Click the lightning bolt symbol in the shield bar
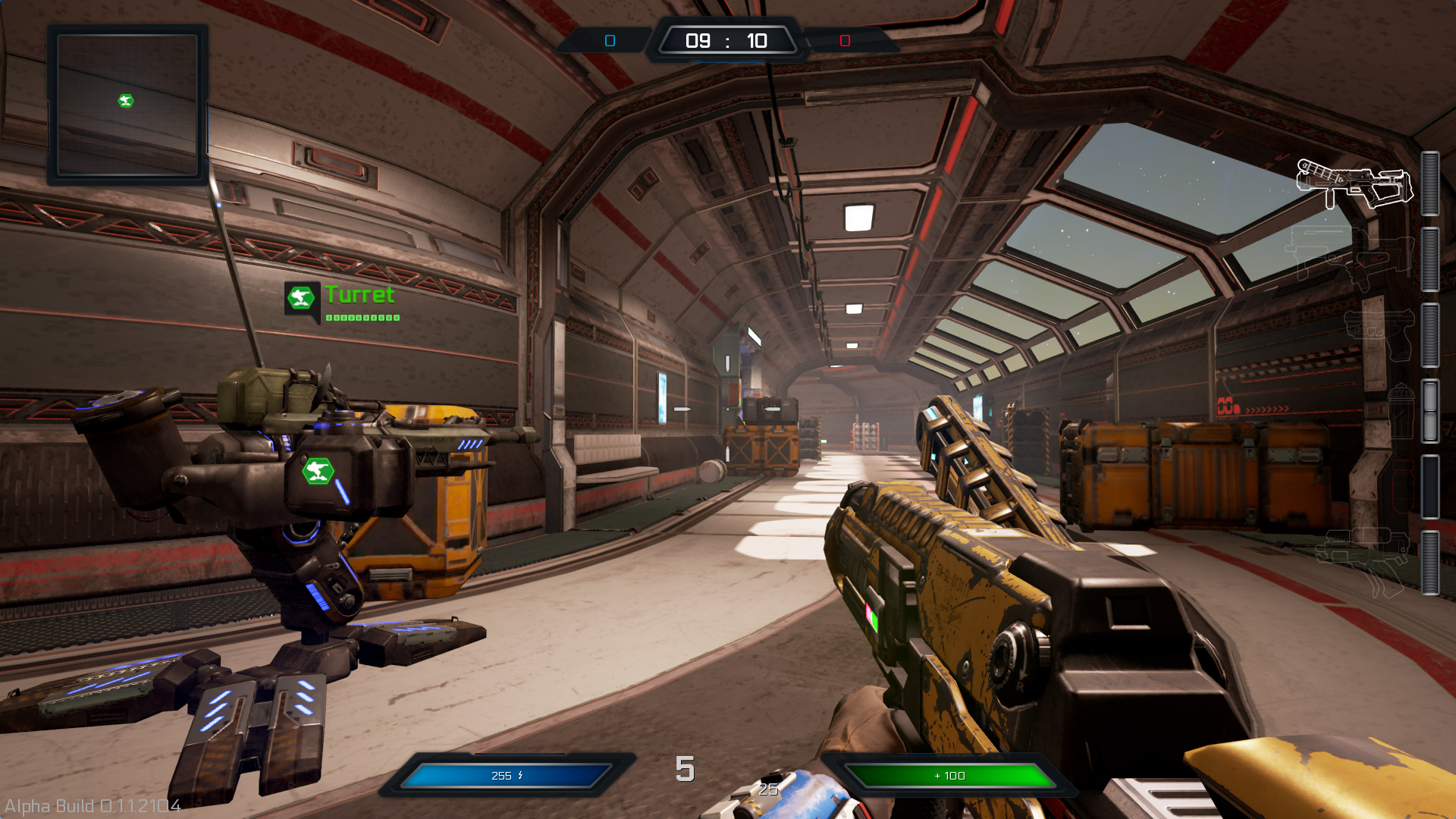Image resolution: width=1456 pixels, height=819 pixels. point(520,775)
